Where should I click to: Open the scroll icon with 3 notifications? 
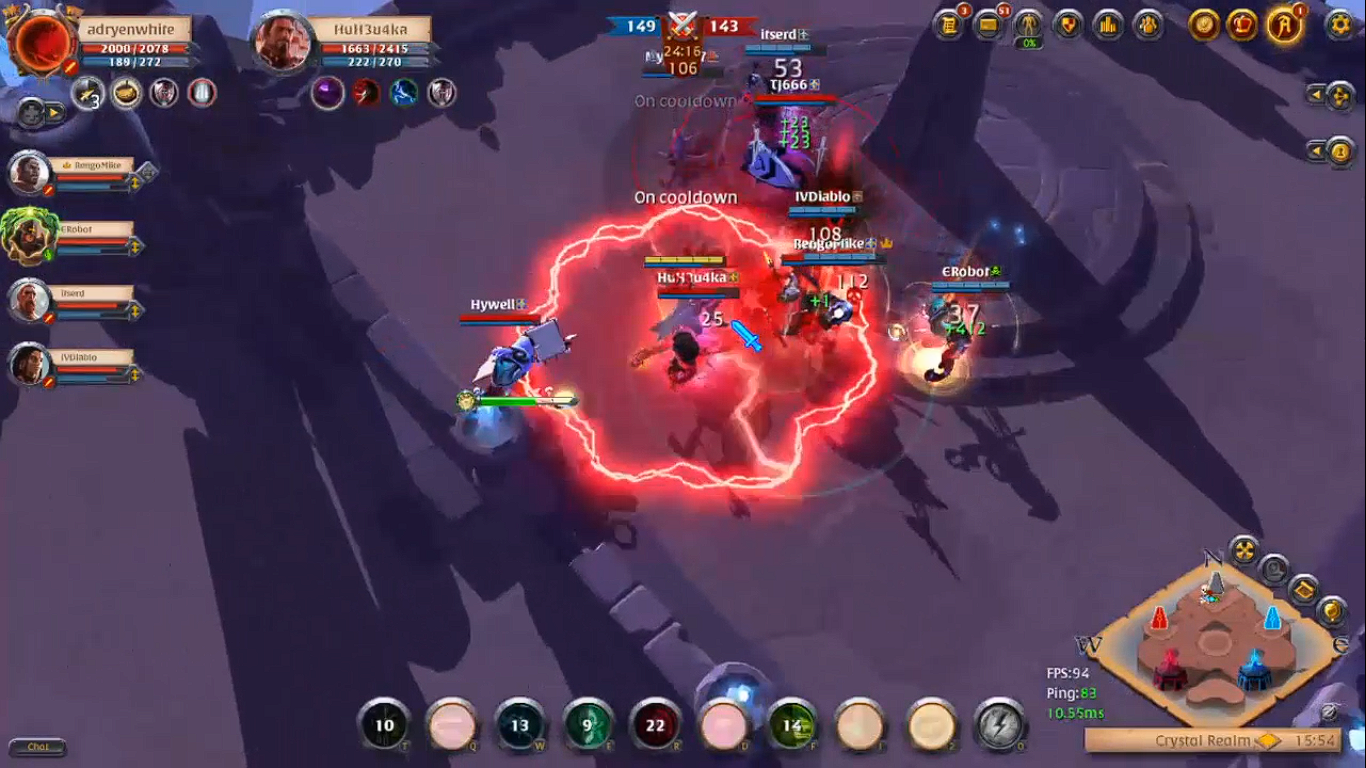pyautogui.click(x=948, y=24)
